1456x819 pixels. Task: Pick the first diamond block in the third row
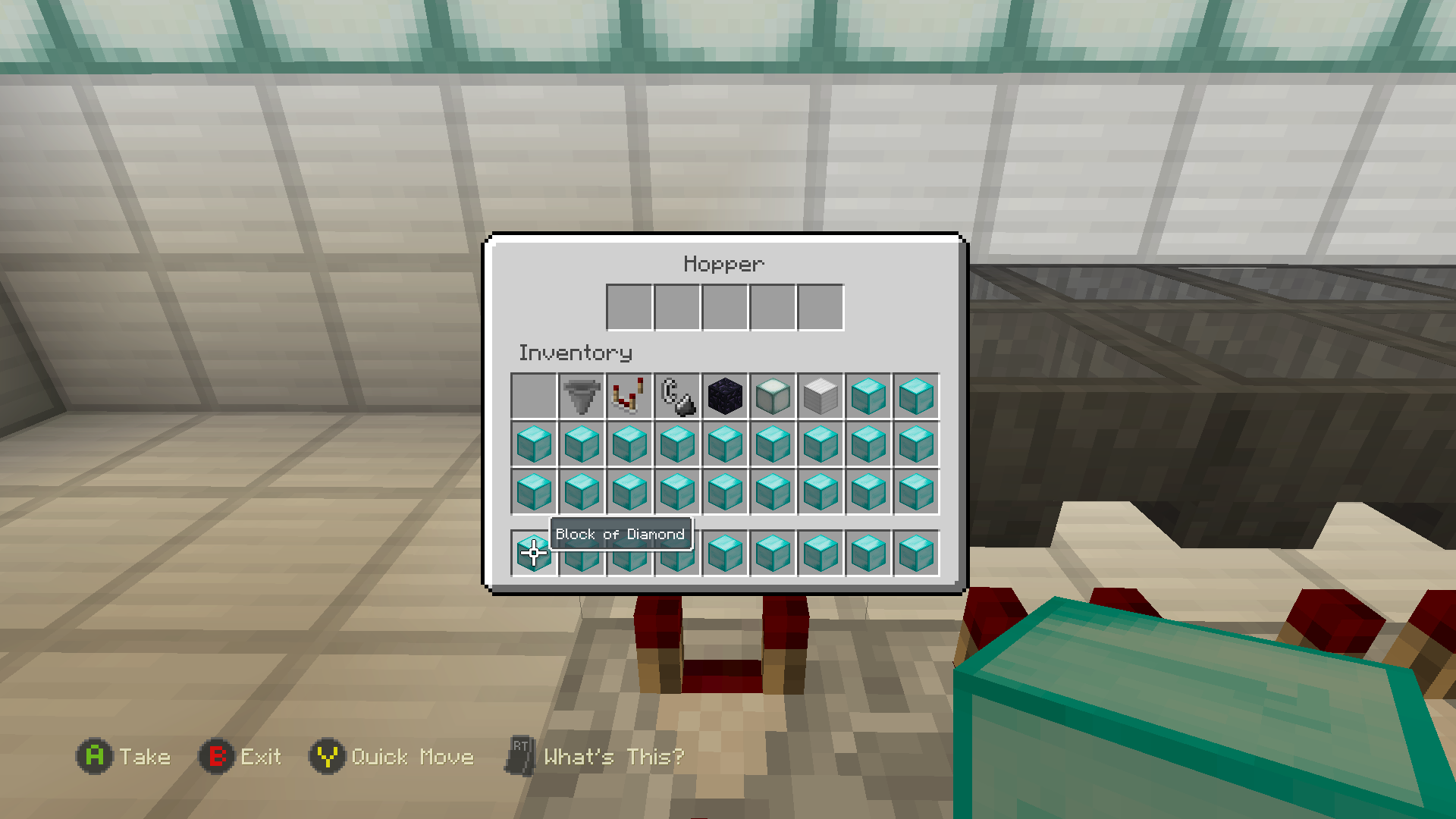pos(533,492)
